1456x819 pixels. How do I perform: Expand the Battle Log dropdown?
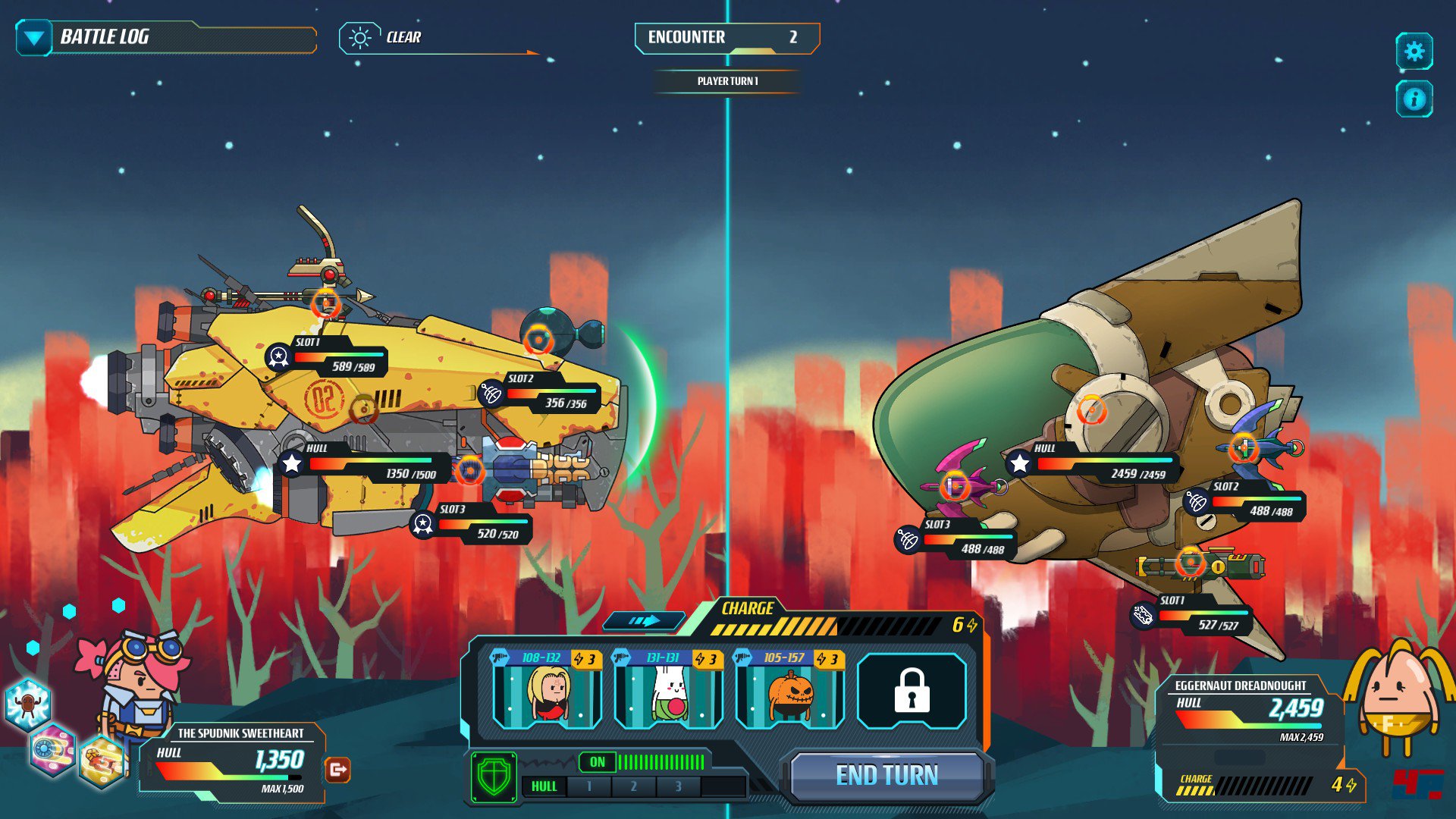34,38
